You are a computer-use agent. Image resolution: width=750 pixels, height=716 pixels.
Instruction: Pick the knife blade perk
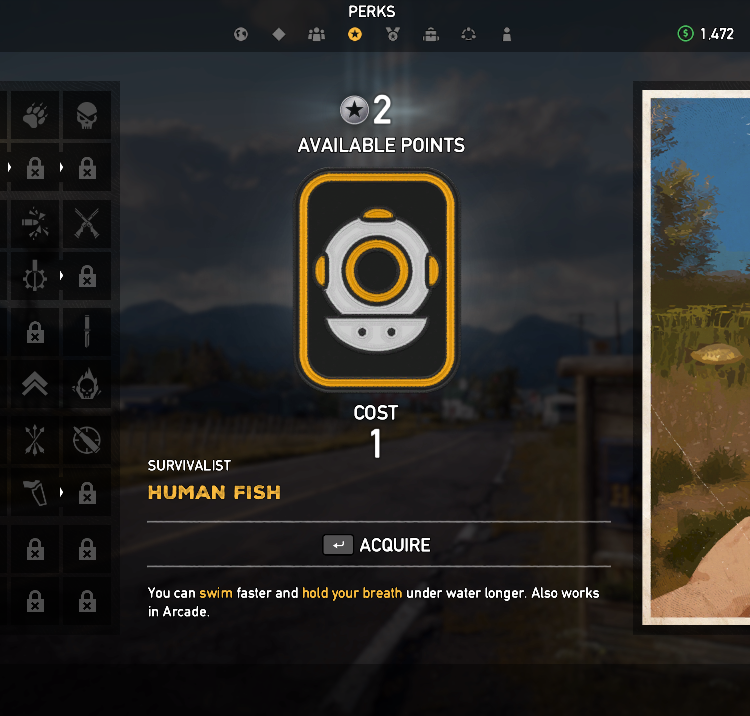coord(87,330)
